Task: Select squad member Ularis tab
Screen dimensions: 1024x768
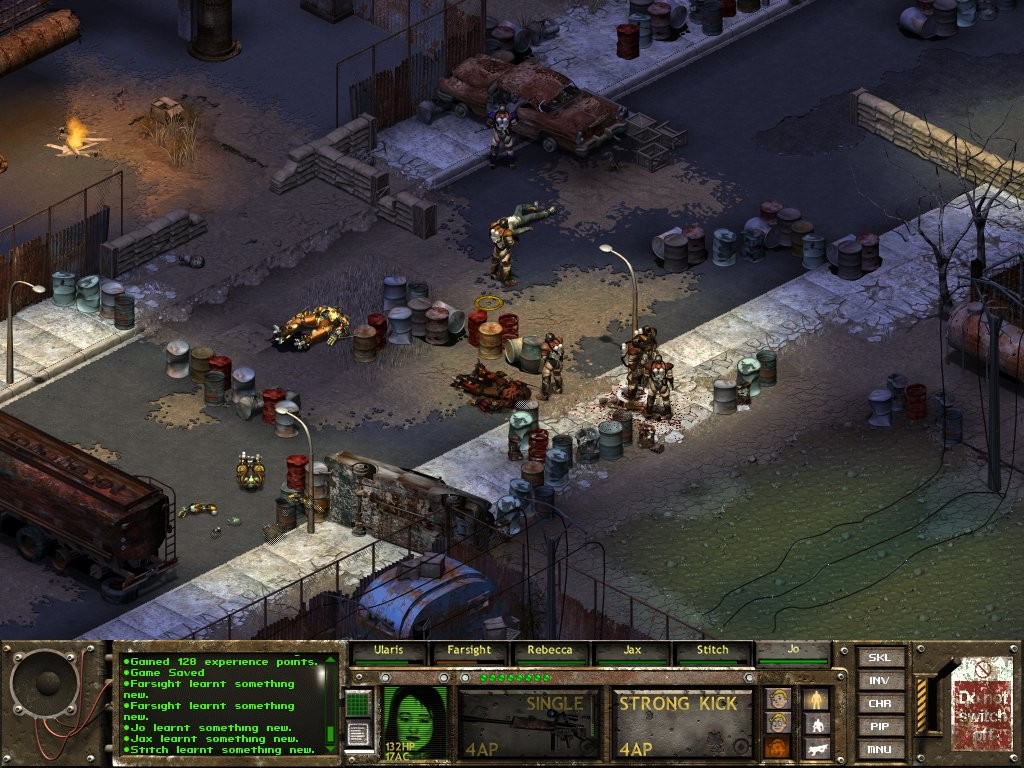Action: [387, 650]
